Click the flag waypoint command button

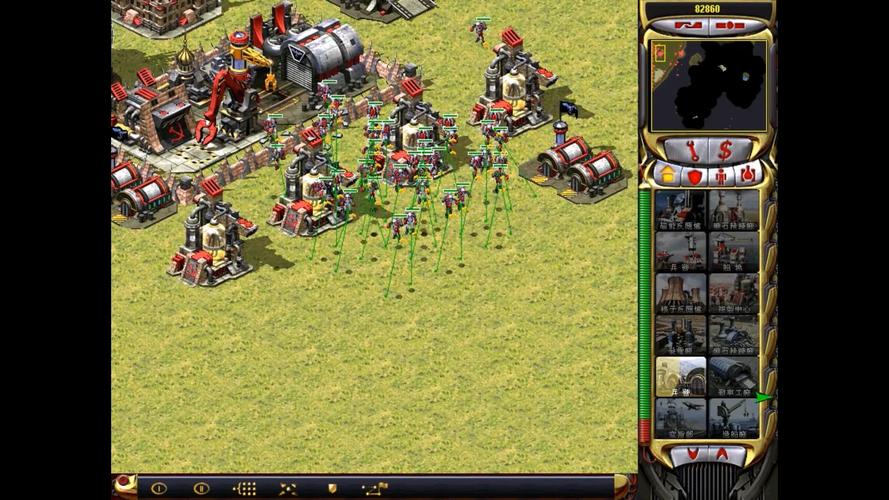coord(375,488)
